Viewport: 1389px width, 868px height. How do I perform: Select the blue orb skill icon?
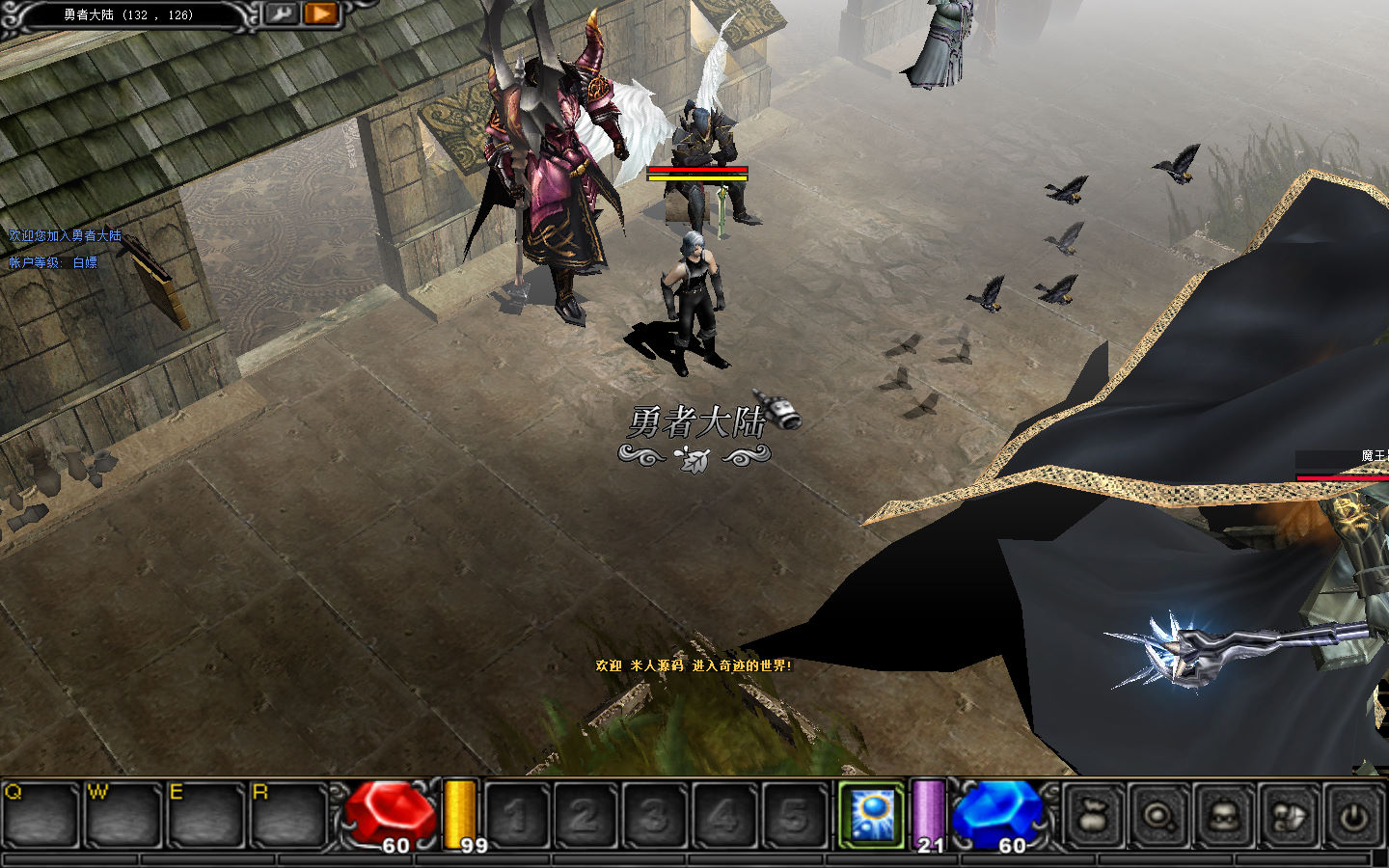coord(871,816)
